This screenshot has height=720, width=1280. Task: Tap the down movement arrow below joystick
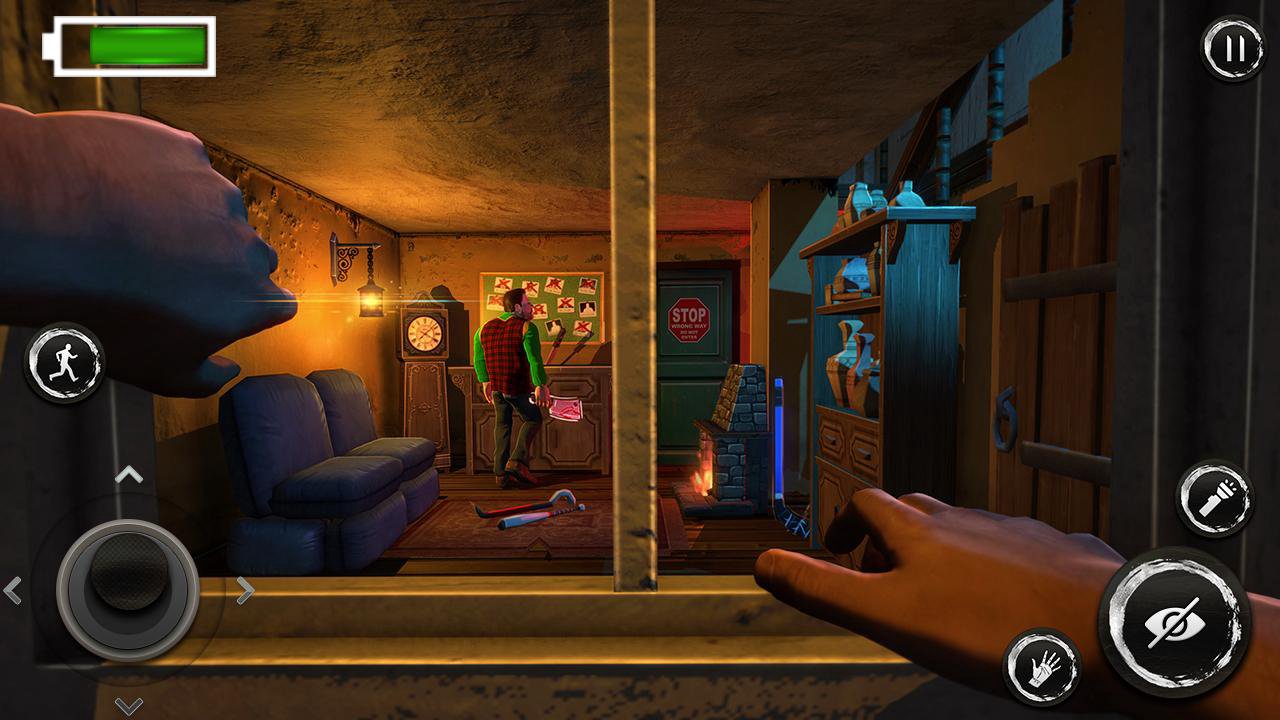pos(126,705)
